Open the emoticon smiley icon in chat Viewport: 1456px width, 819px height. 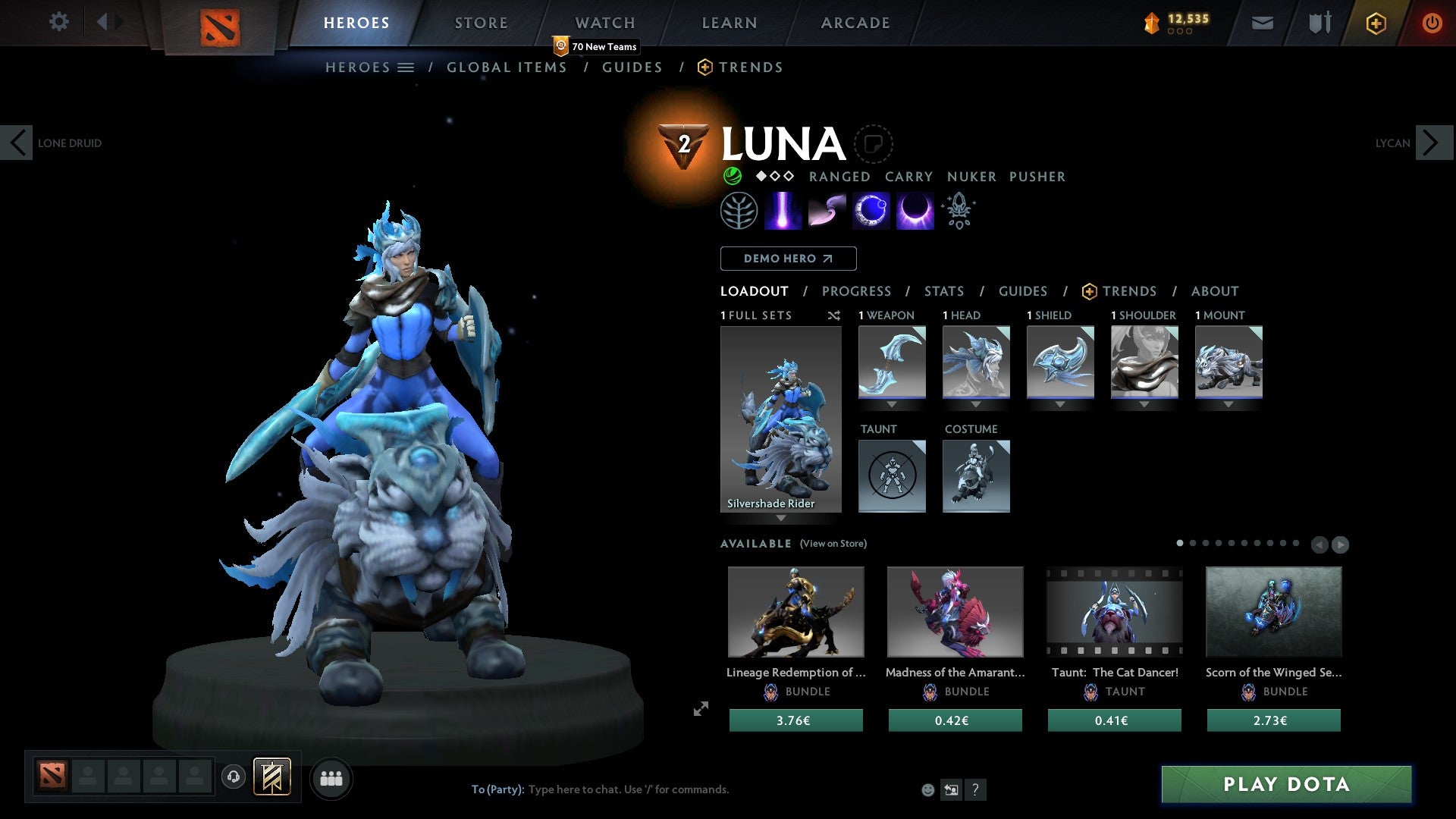coord(927,789)
